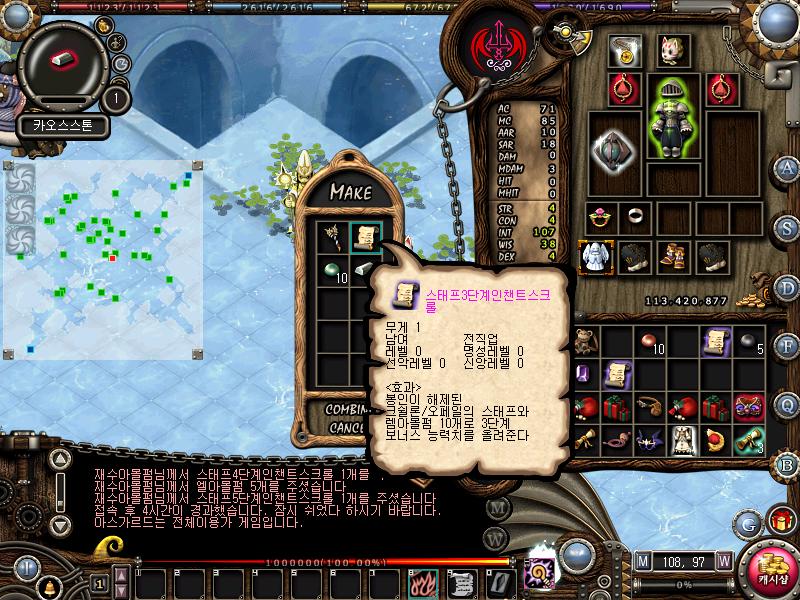800x600 pixels.
Task: Select the green orb stack of 10
Action: [x=333, y=272]
